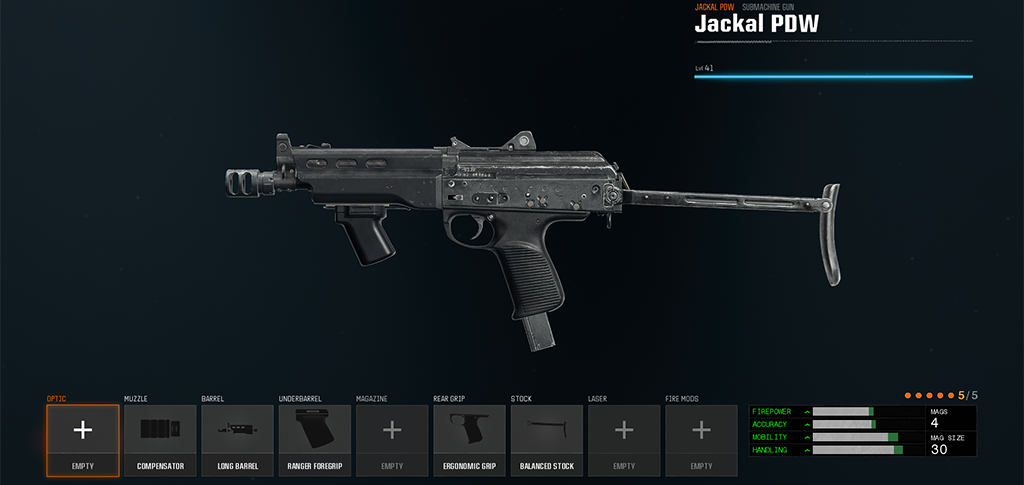
Task: Add an attachment to the Laser slot
Action: 624,440
